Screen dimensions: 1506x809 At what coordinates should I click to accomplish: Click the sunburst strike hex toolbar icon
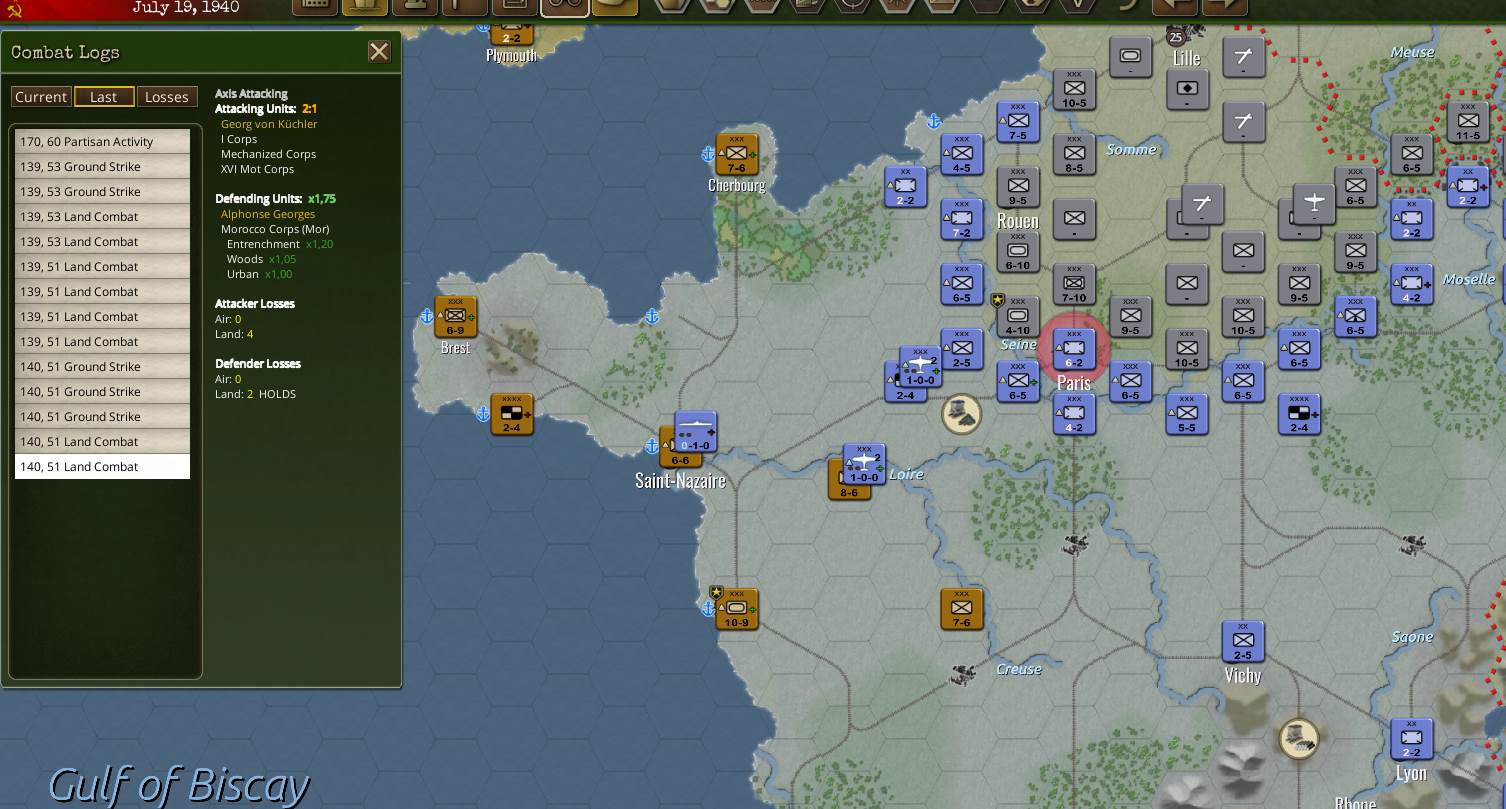coord(897,8)
